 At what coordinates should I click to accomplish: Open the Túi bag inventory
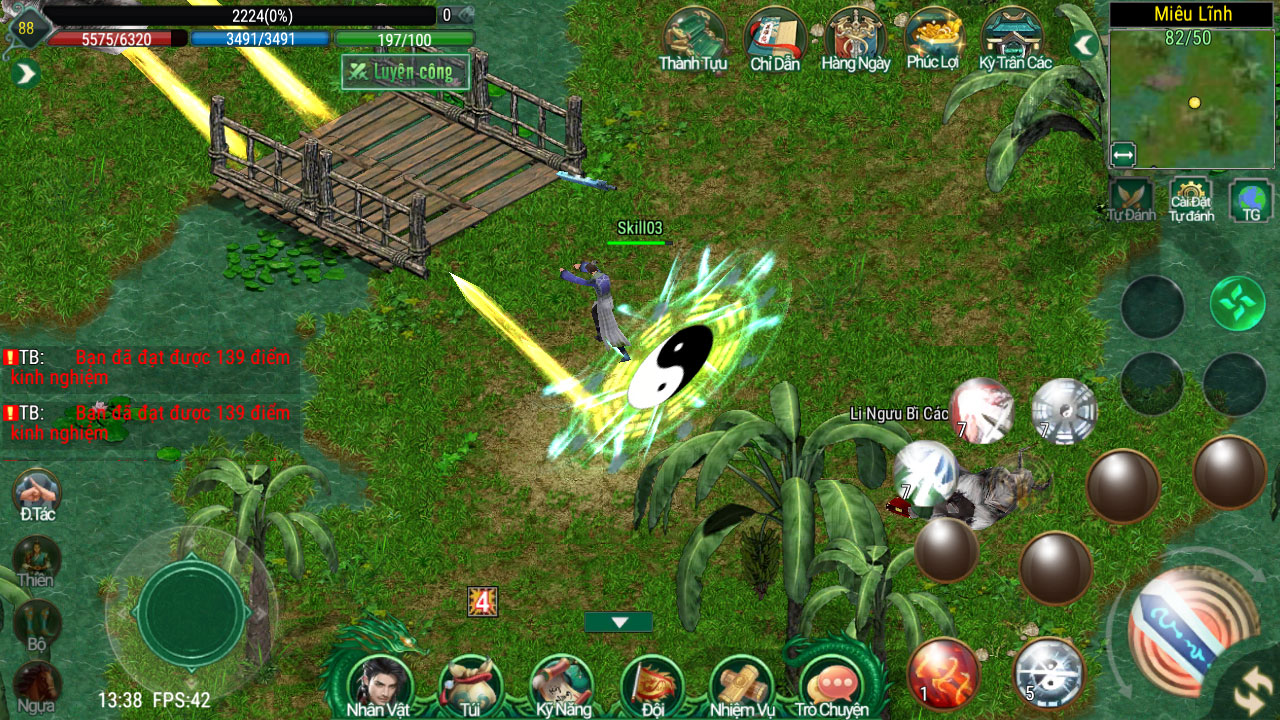pos(470,682)
